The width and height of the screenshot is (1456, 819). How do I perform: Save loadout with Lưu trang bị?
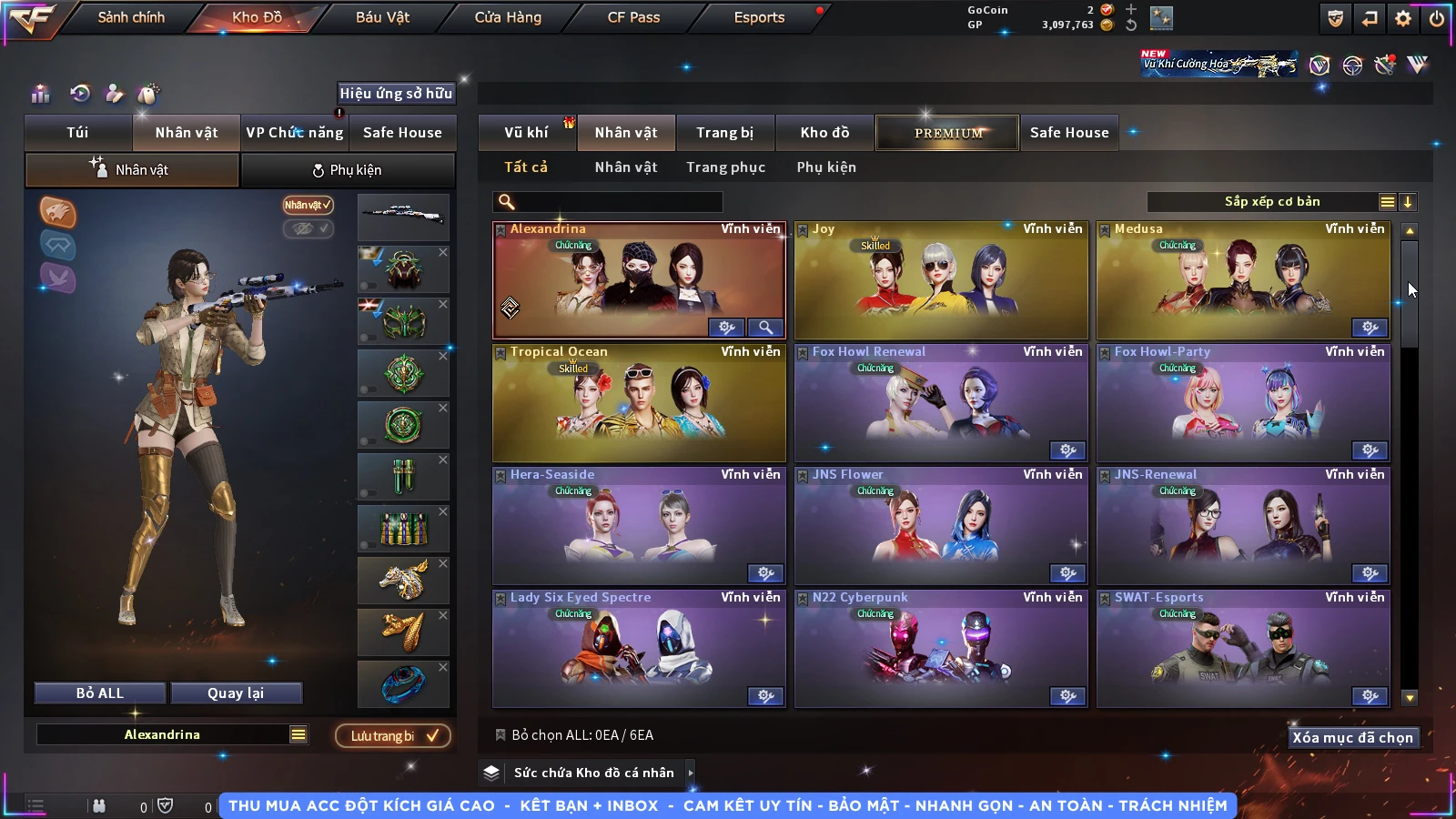tap(393, 736)
